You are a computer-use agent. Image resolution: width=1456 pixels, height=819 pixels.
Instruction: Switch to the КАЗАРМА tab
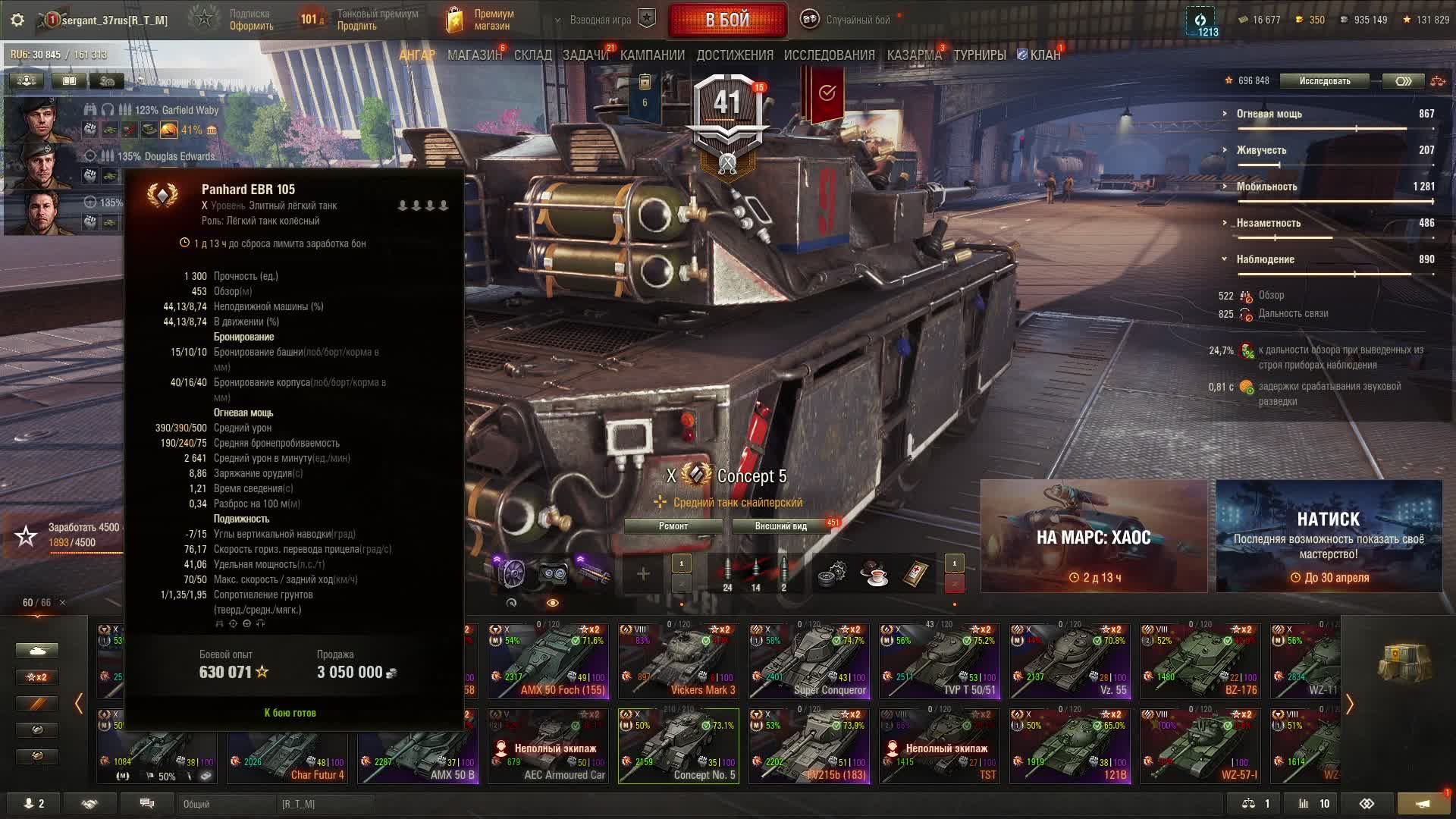[x=914, y=55]
